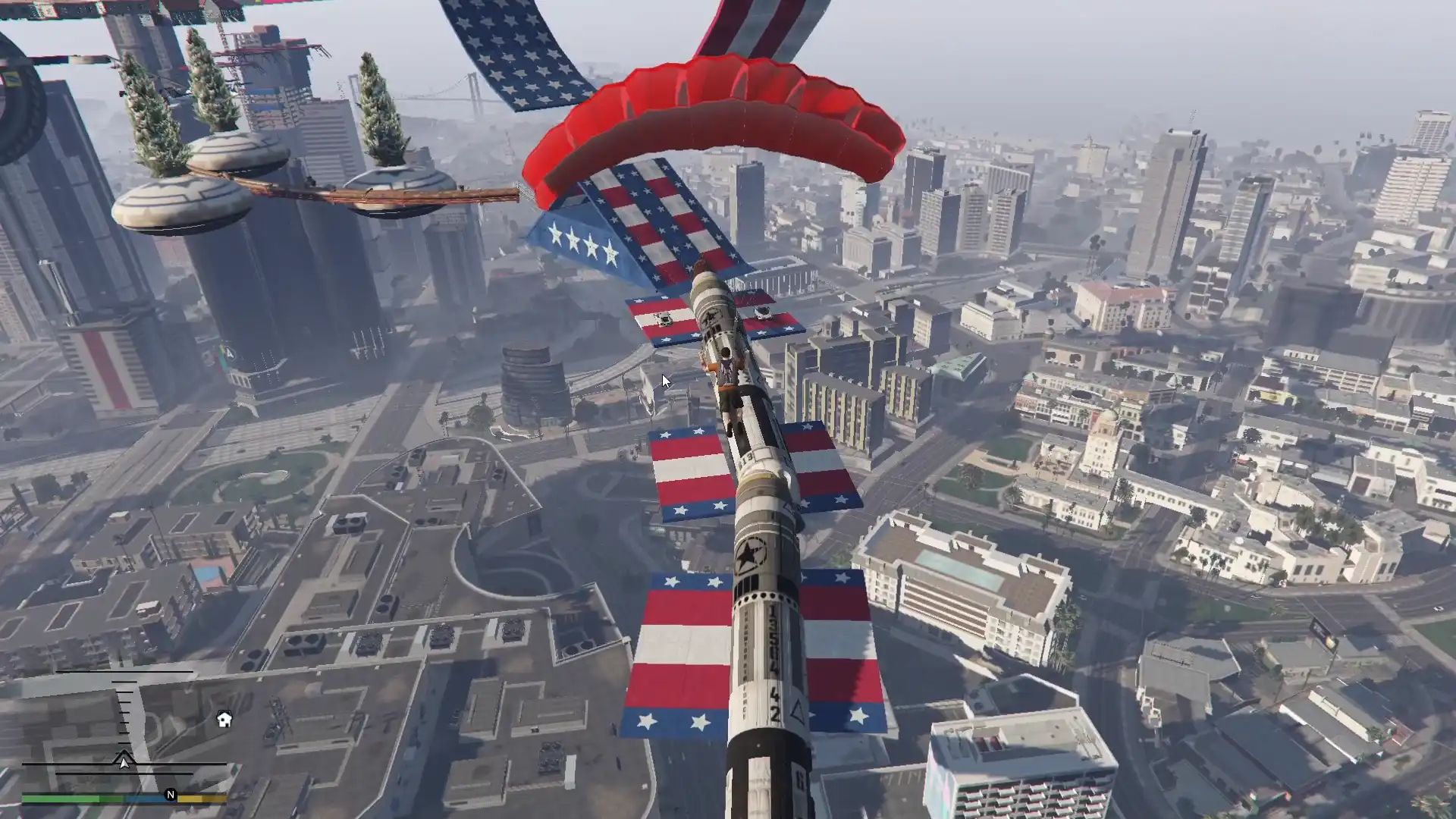Select the dark car on the left flag platform
Viewport: 1456px width, 819px height.
pyautogui.click(x=664, y=317)
